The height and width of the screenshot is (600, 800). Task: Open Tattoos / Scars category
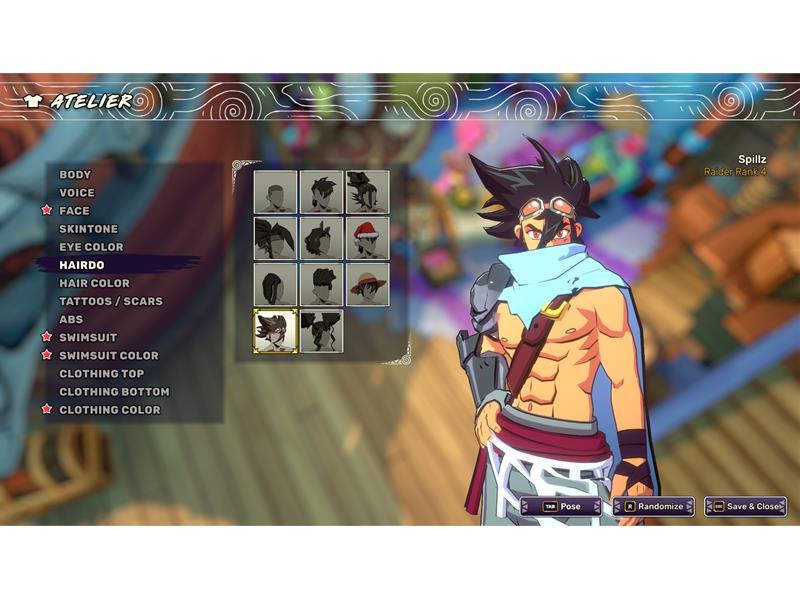point(110,301)
